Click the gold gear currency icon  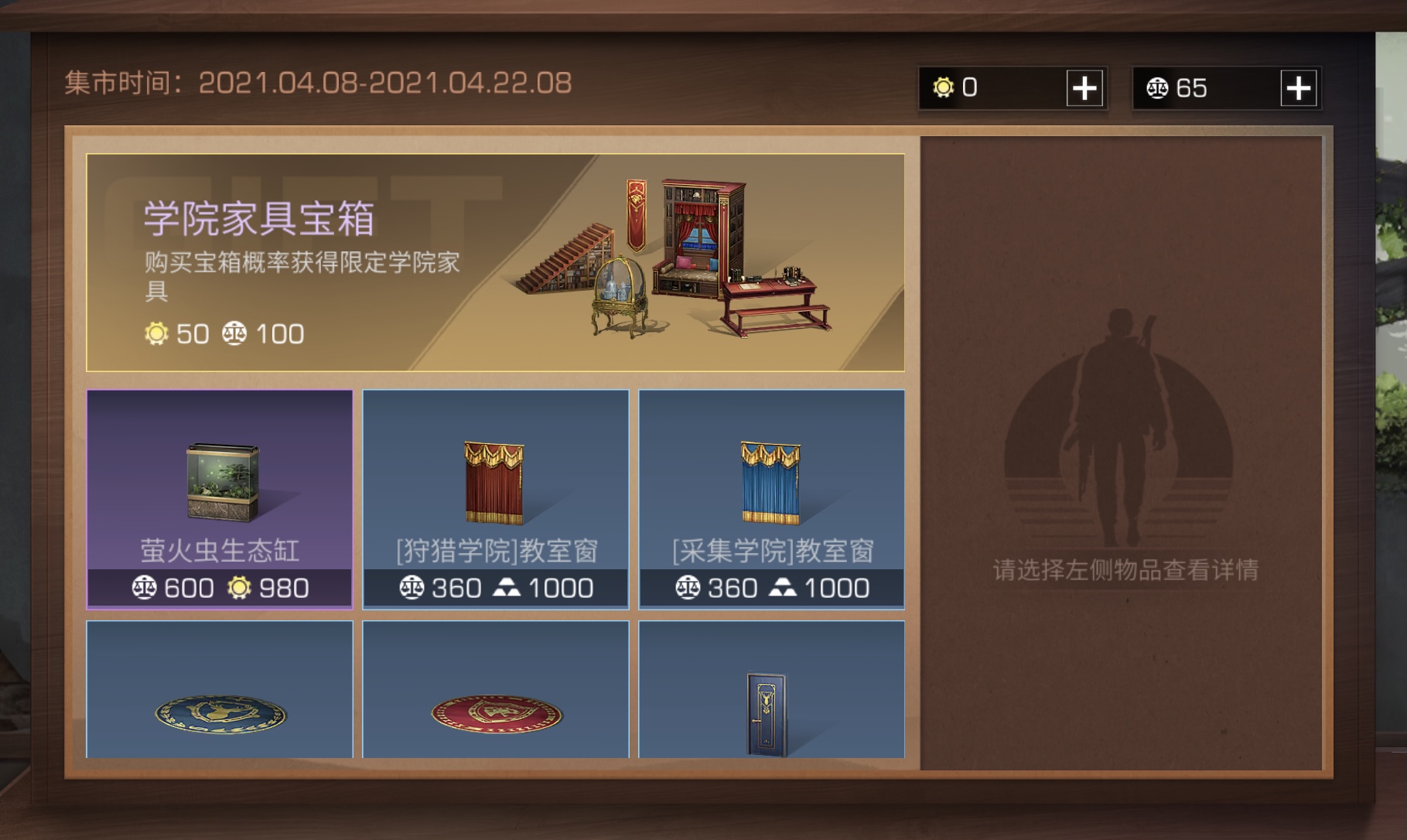tap(944, 88)
